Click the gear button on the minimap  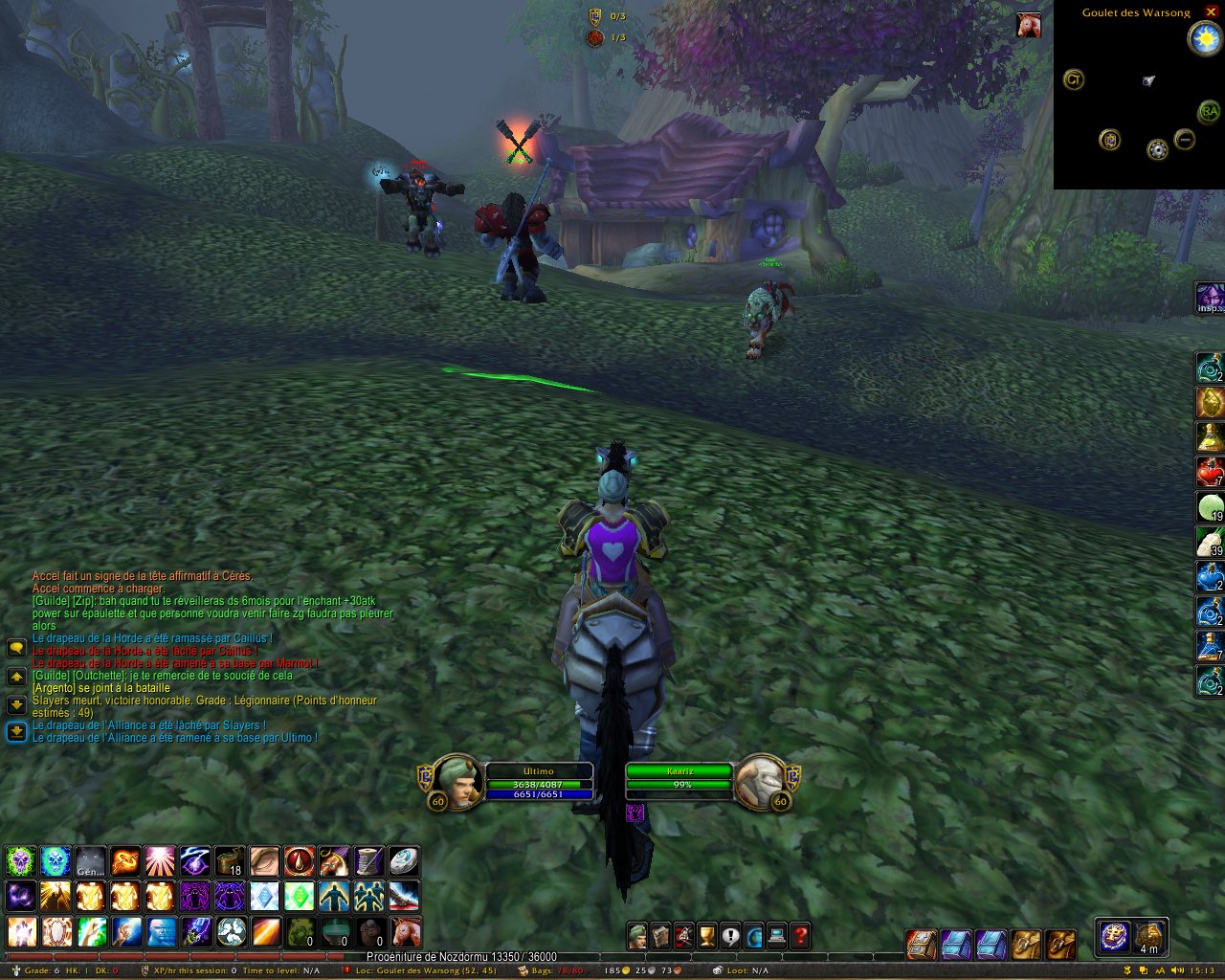coord(1158,150)
